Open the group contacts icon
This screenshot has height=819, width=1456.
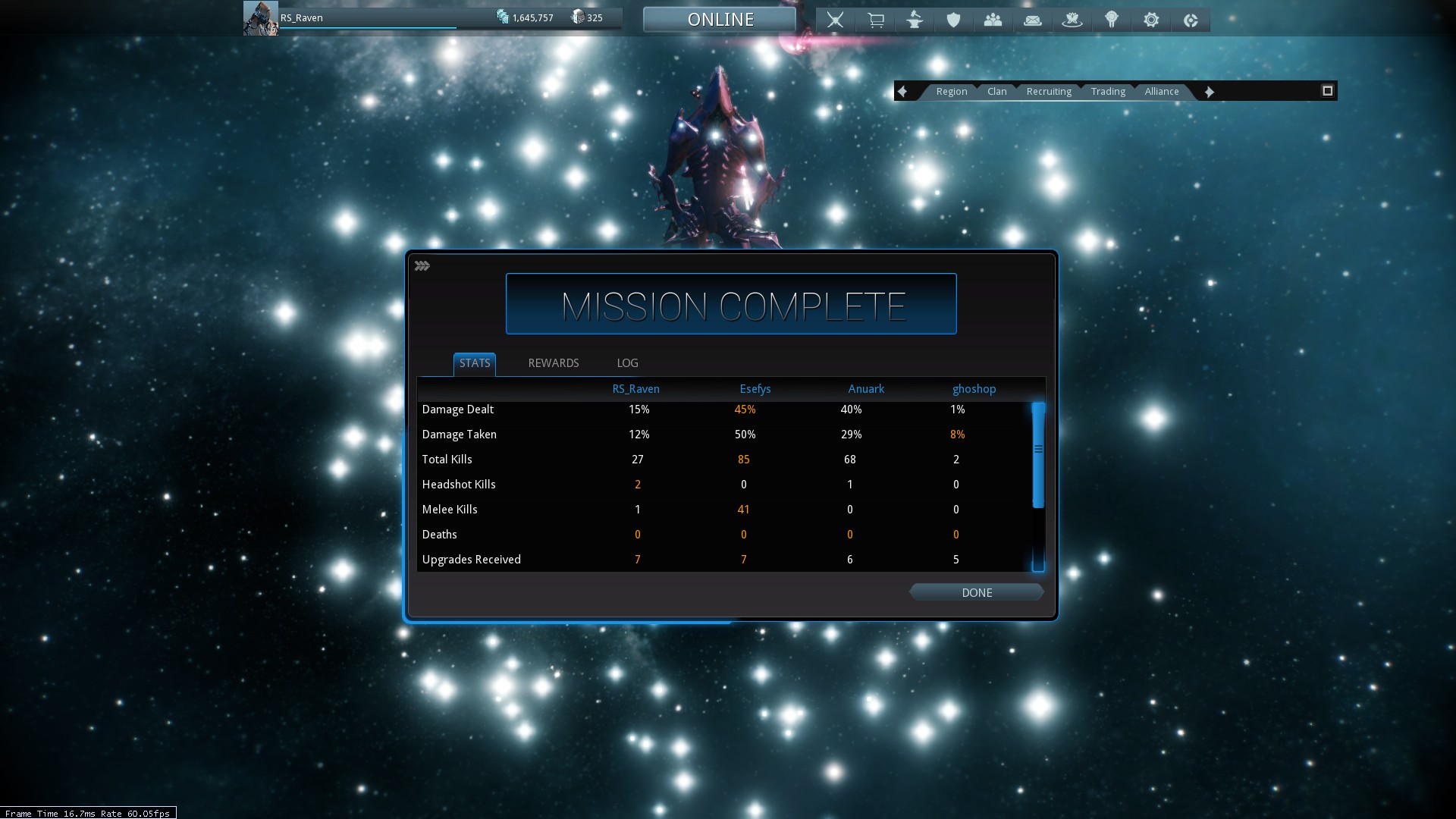pyautogui.click(x=993, y=20)
